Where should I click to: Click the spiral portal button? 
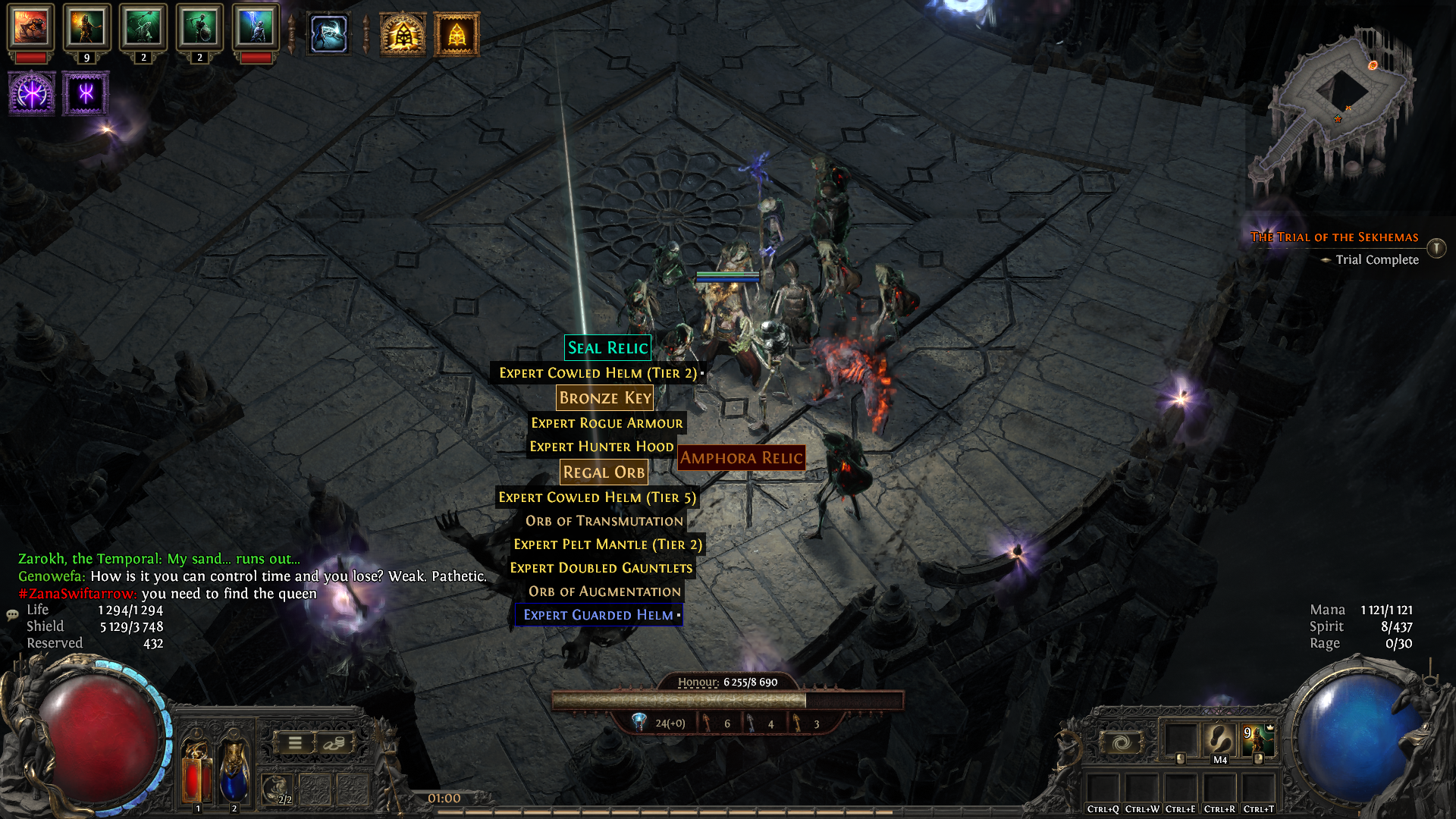(x=1121, y=742)
